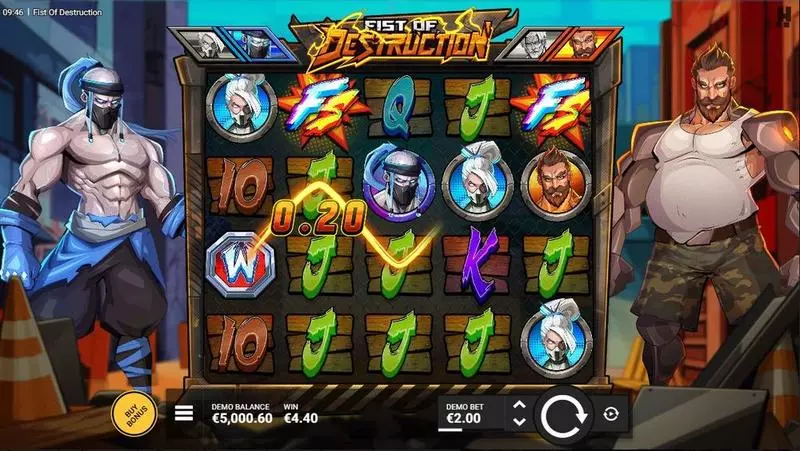This screenshot has width=800, height=451.
Task: Increase the demo bet amount
Action: [x=518, y=405]
